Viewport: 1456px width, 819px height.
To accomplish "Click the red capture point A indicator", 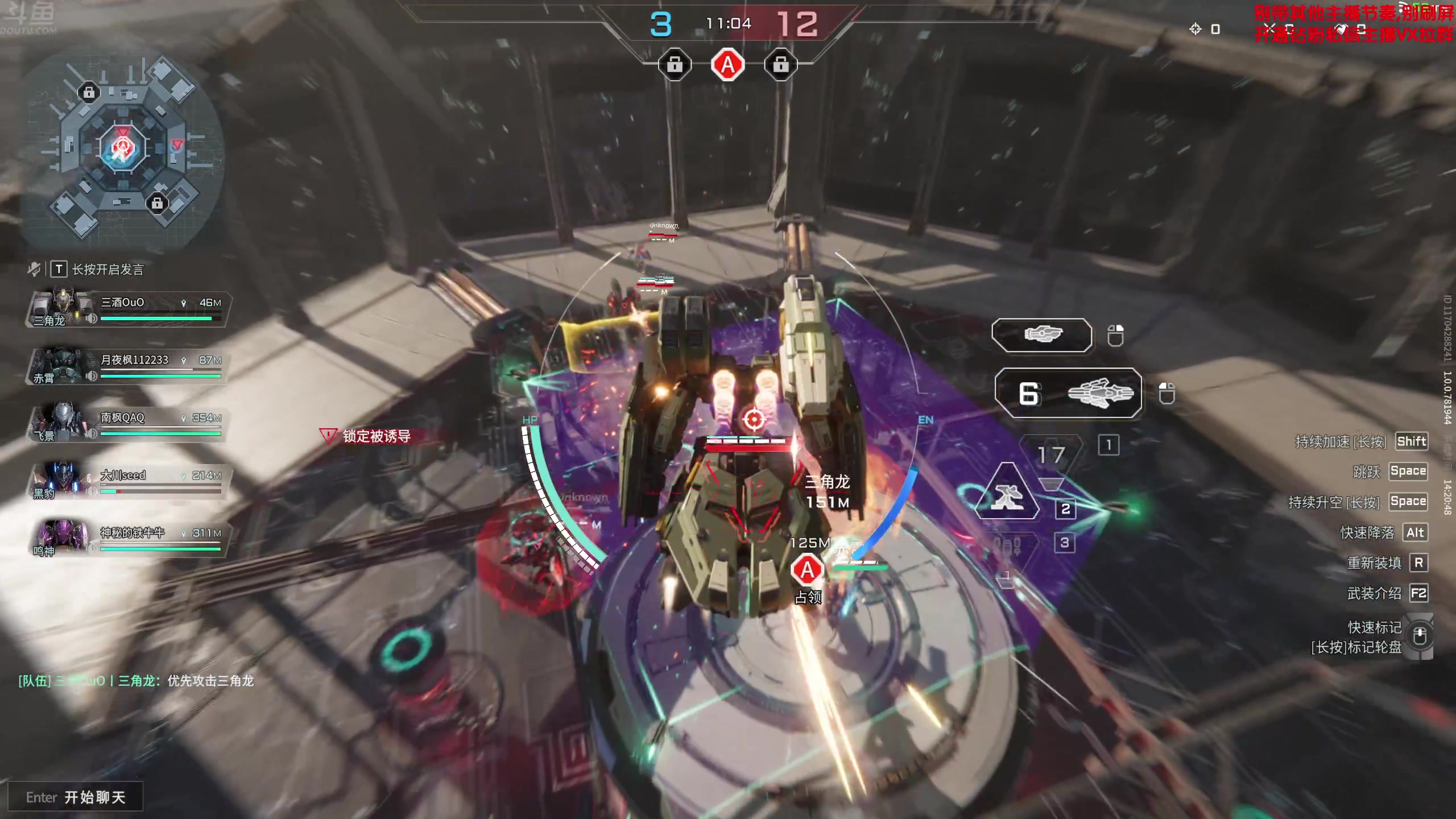I will click(x=727, y=65).
